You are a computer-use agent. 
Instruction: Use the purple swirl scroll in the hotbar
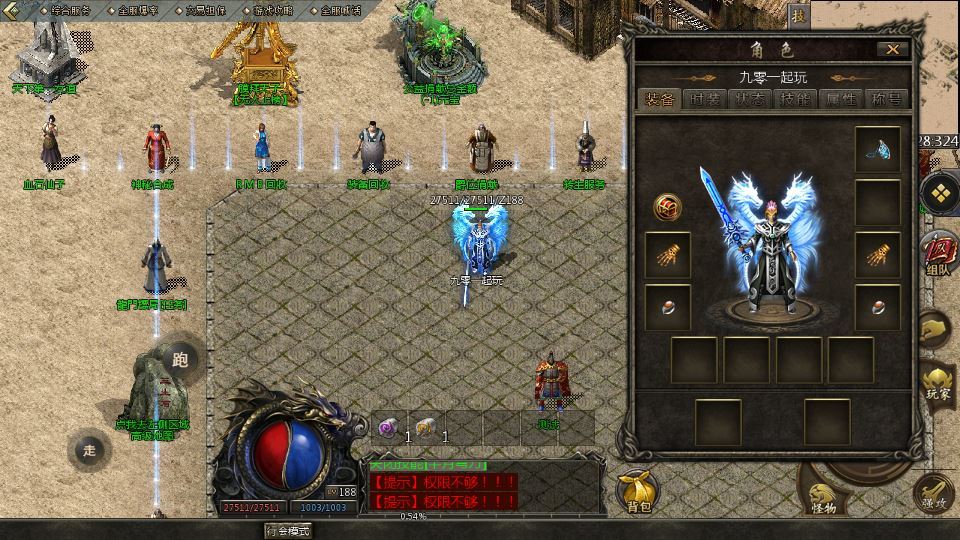click(387, 427)
